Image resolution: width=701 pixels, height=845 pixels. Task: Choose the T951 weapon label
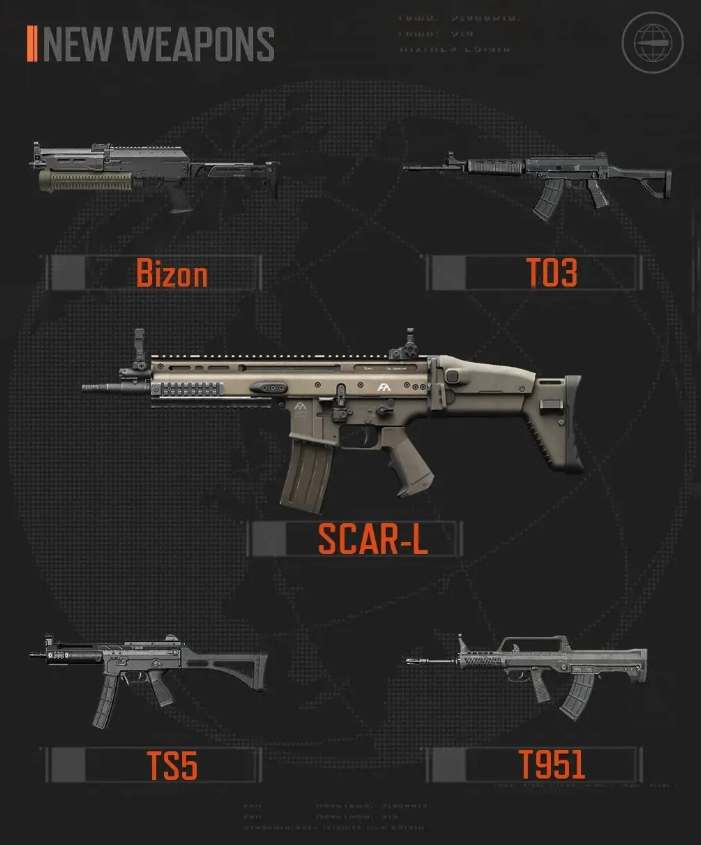click(551, 765)
